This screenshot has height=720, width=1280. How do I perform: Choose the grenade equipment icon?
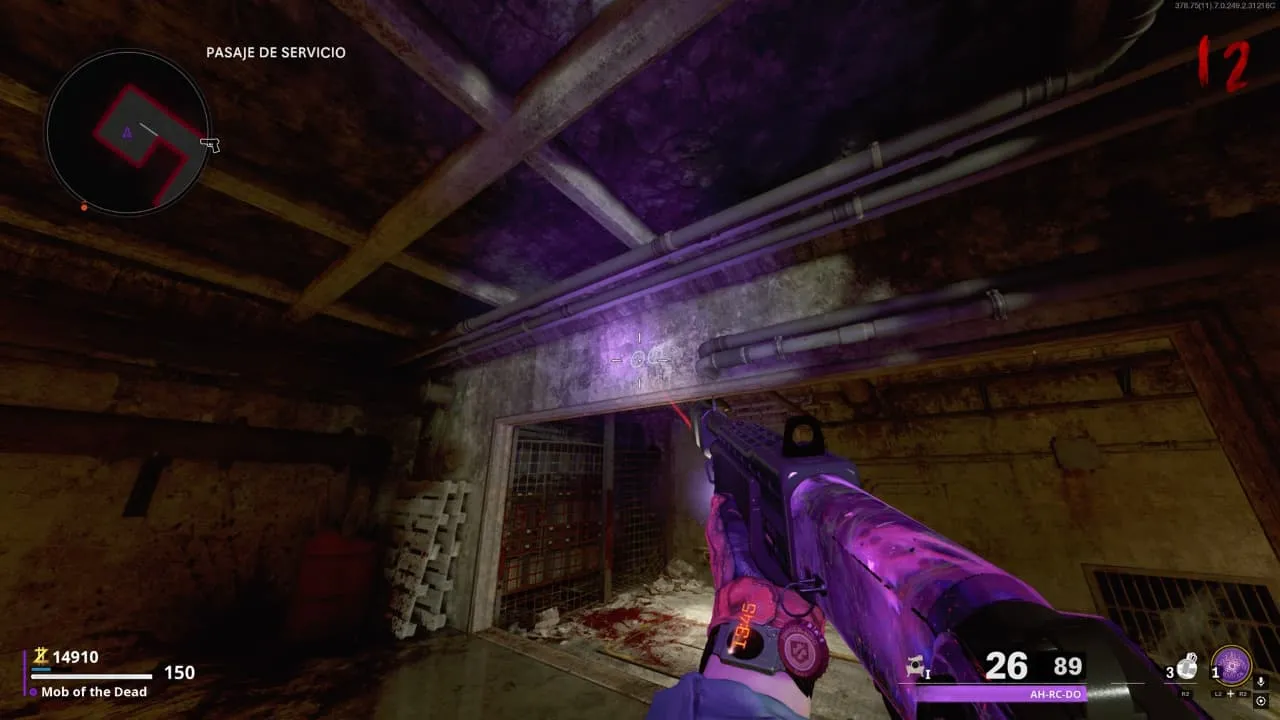click(1186, 667)
